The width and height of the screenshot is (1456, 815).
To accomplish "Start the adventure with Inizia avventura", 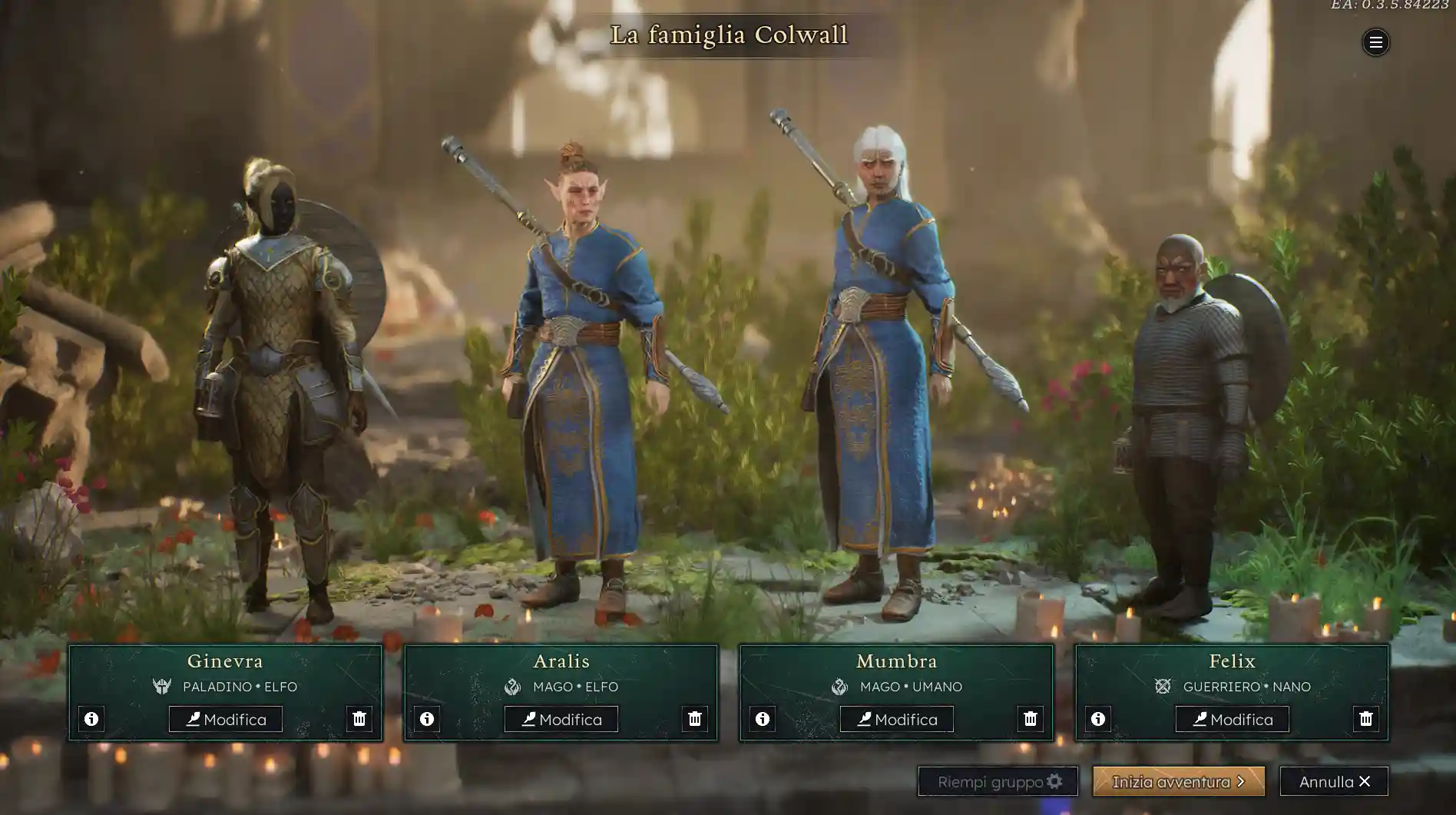I will point(1179,781).
